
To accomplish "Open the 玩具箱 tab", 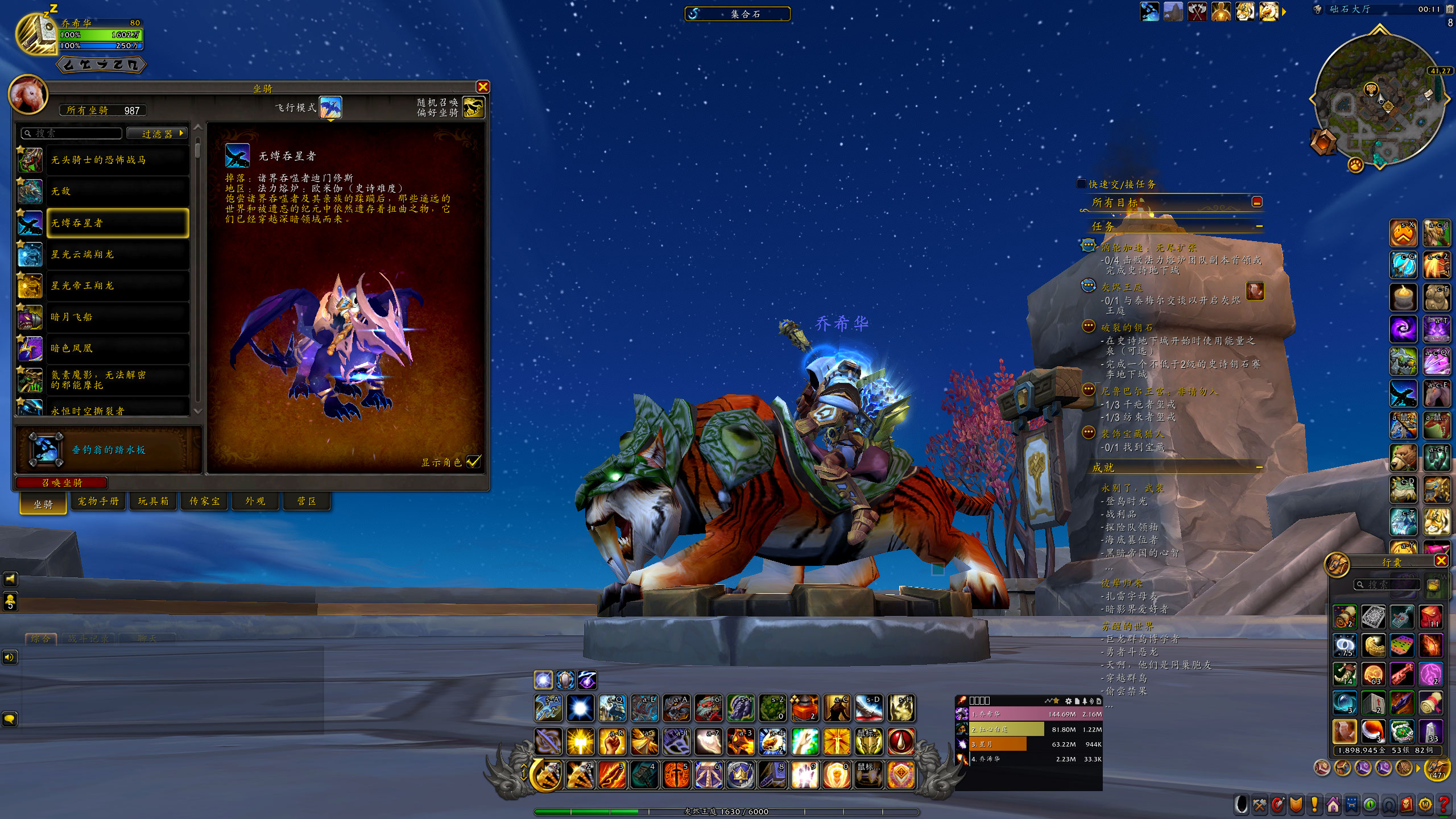I will point(153,501).
